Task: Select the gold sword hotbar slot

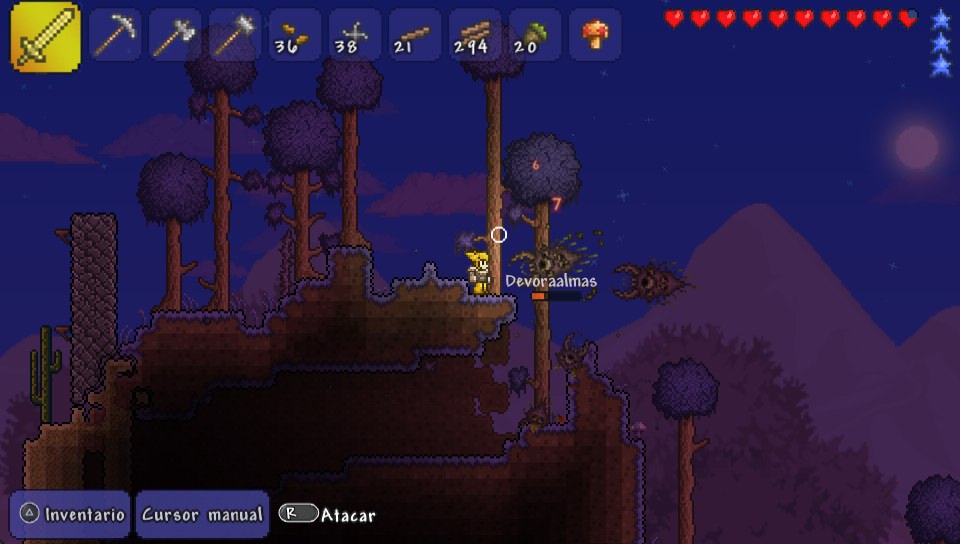Action: pos(45,36)
